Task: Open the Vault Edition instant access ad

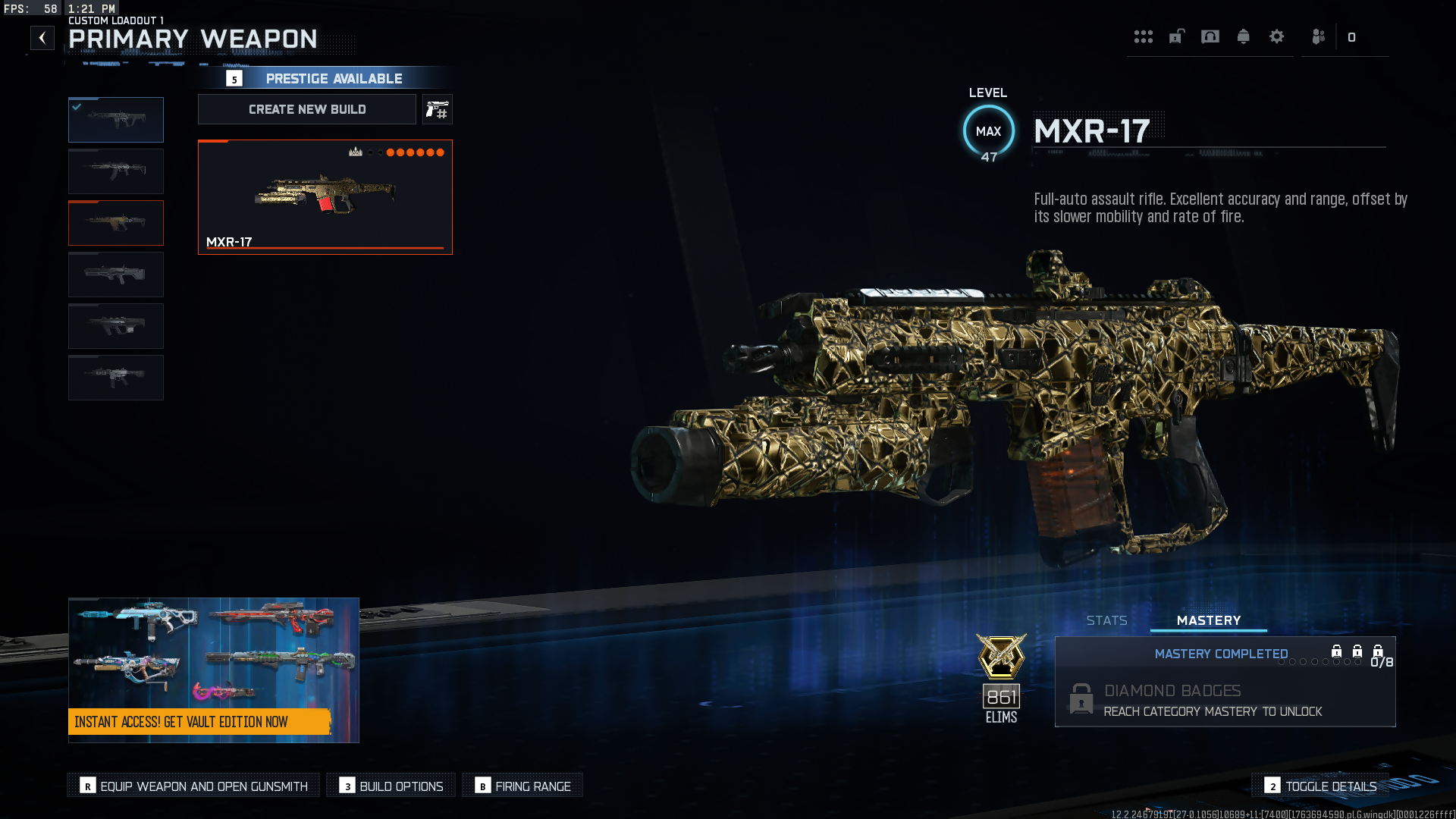Action: coord(213,670)
